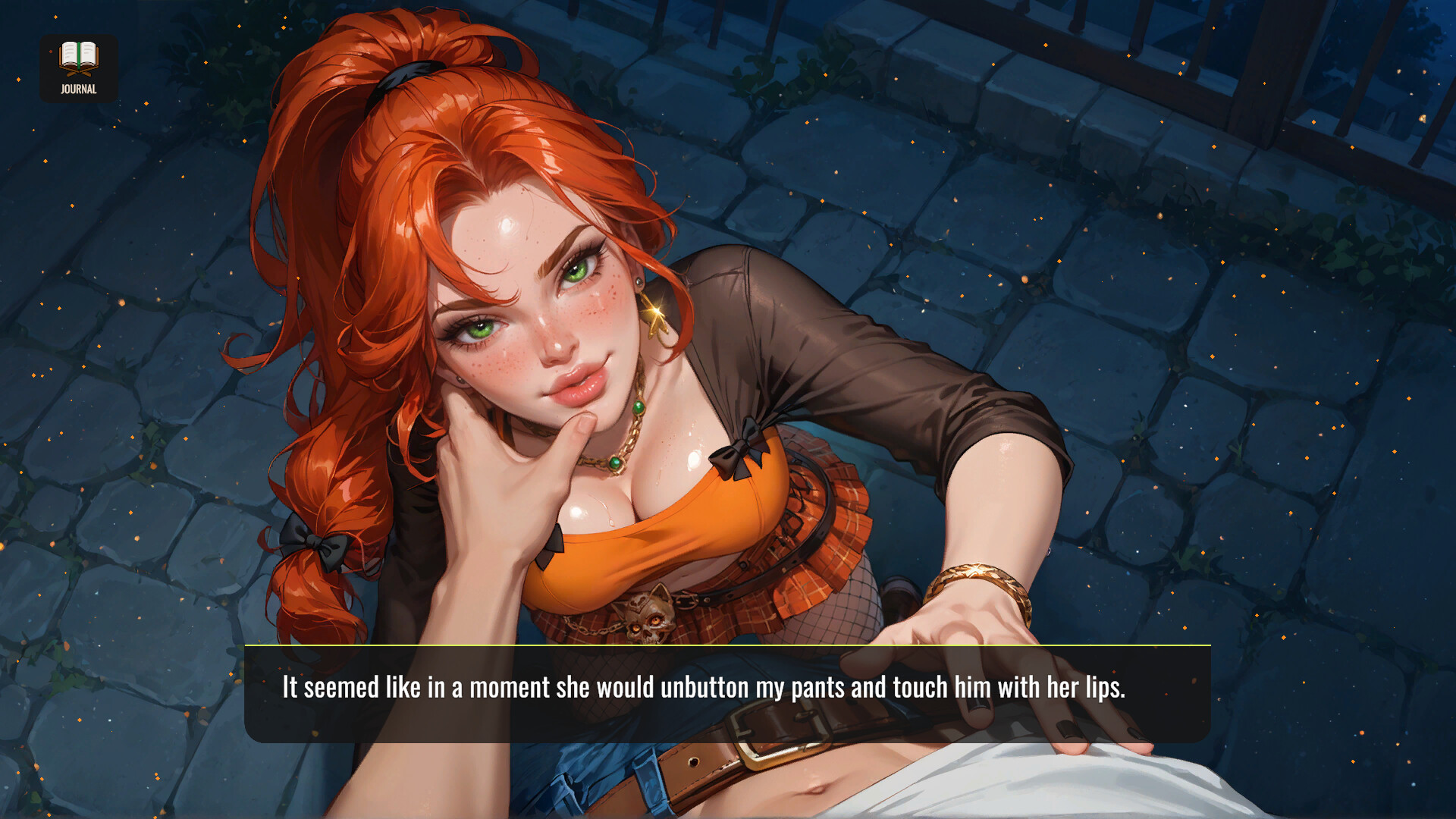1456x819 pixels.
Task: Click the JOURNAL label text
Action: [78, 89]
